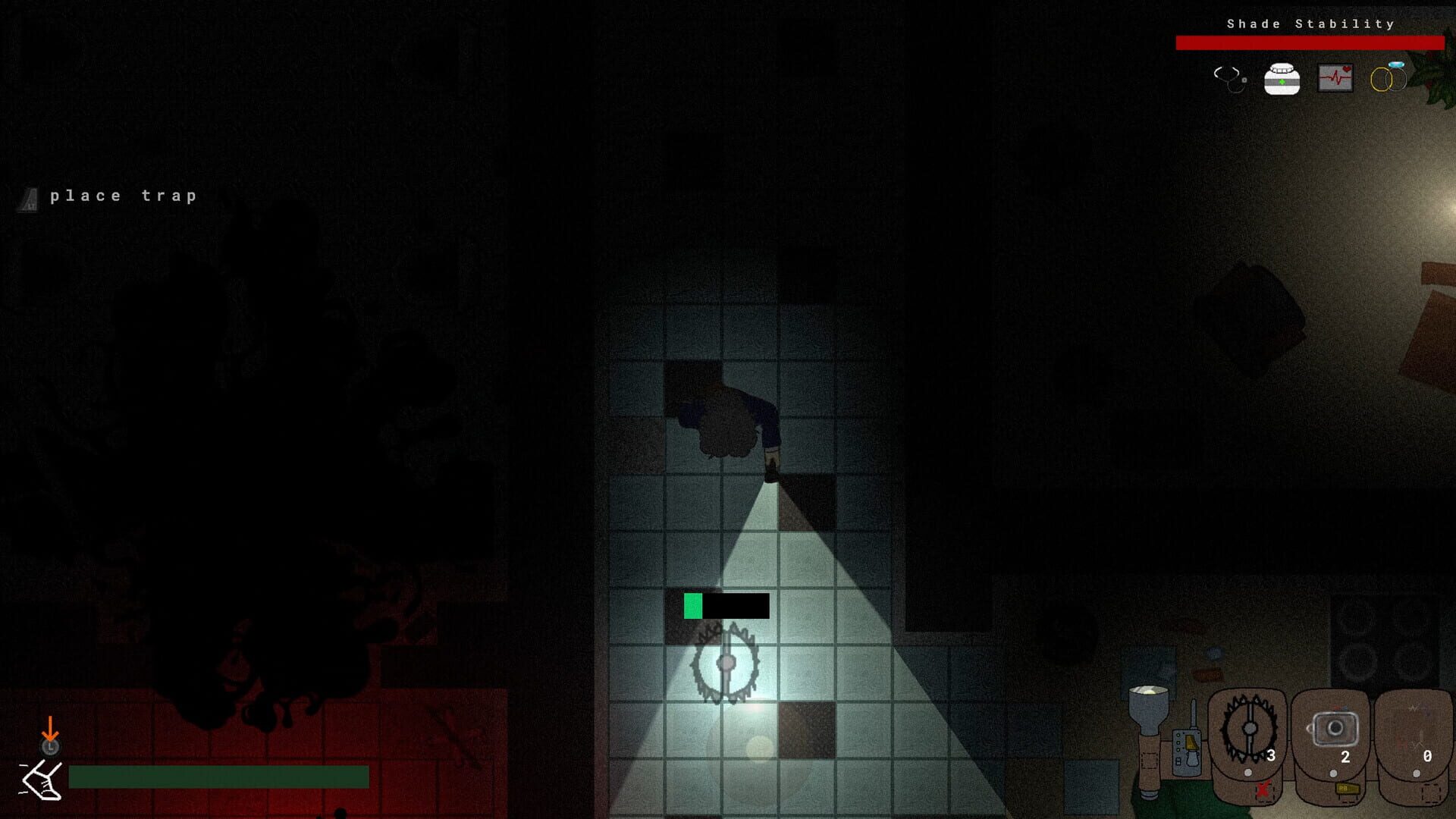Click the detonator device beside the flashlight
The width and height of the screenshot is (1456, 819).
click(1187, 751)
